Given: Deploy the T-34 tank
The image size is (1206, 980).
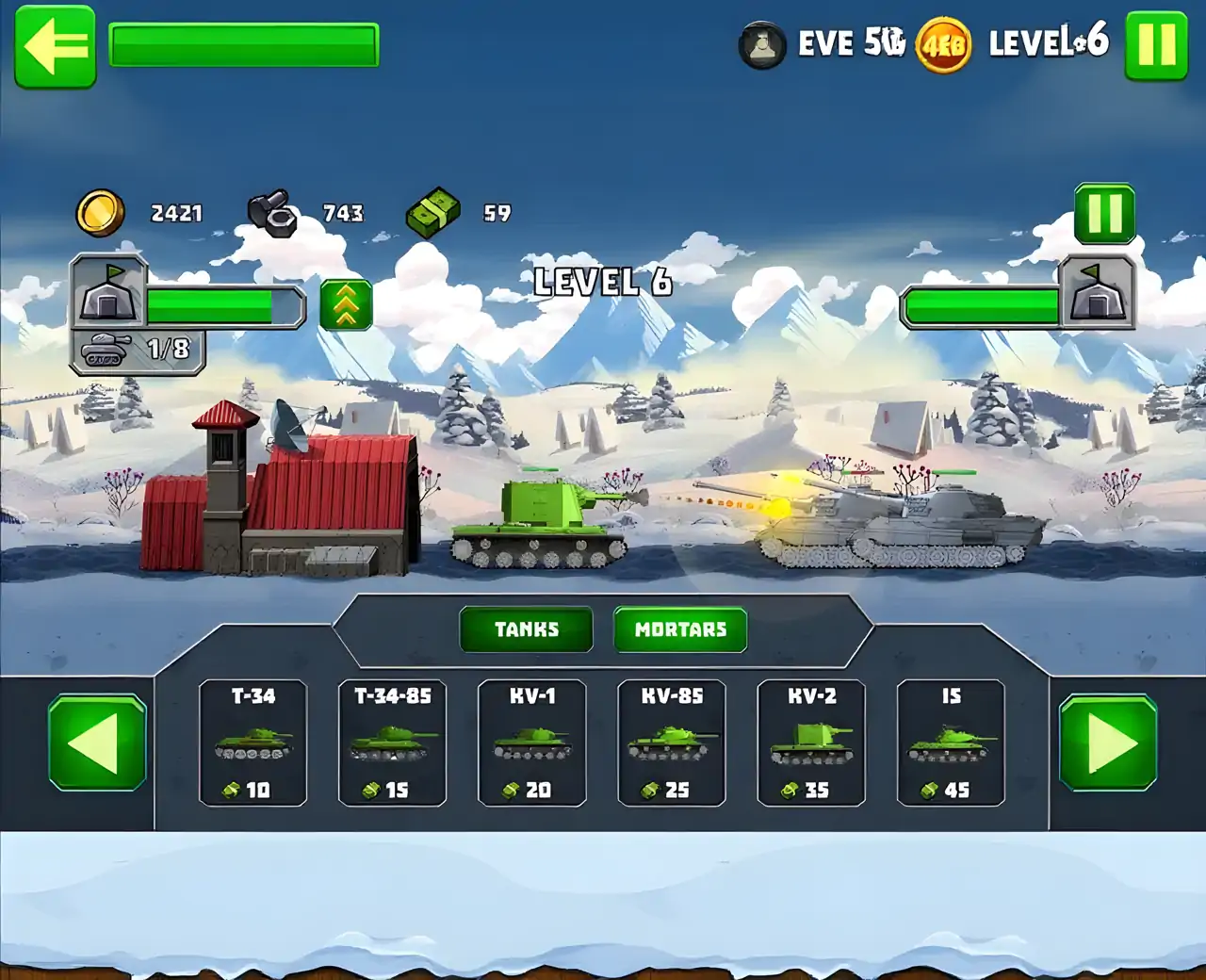Looking at the screenshot, I should [253, 743].
